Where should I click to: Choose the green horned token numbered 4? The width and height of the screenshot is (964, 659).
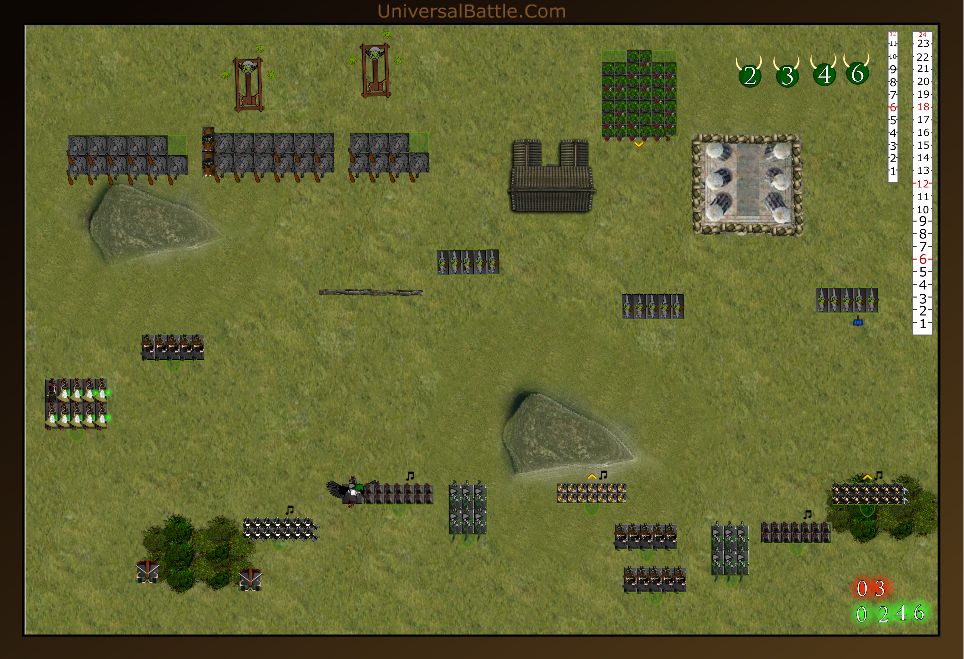coord(824,74)
